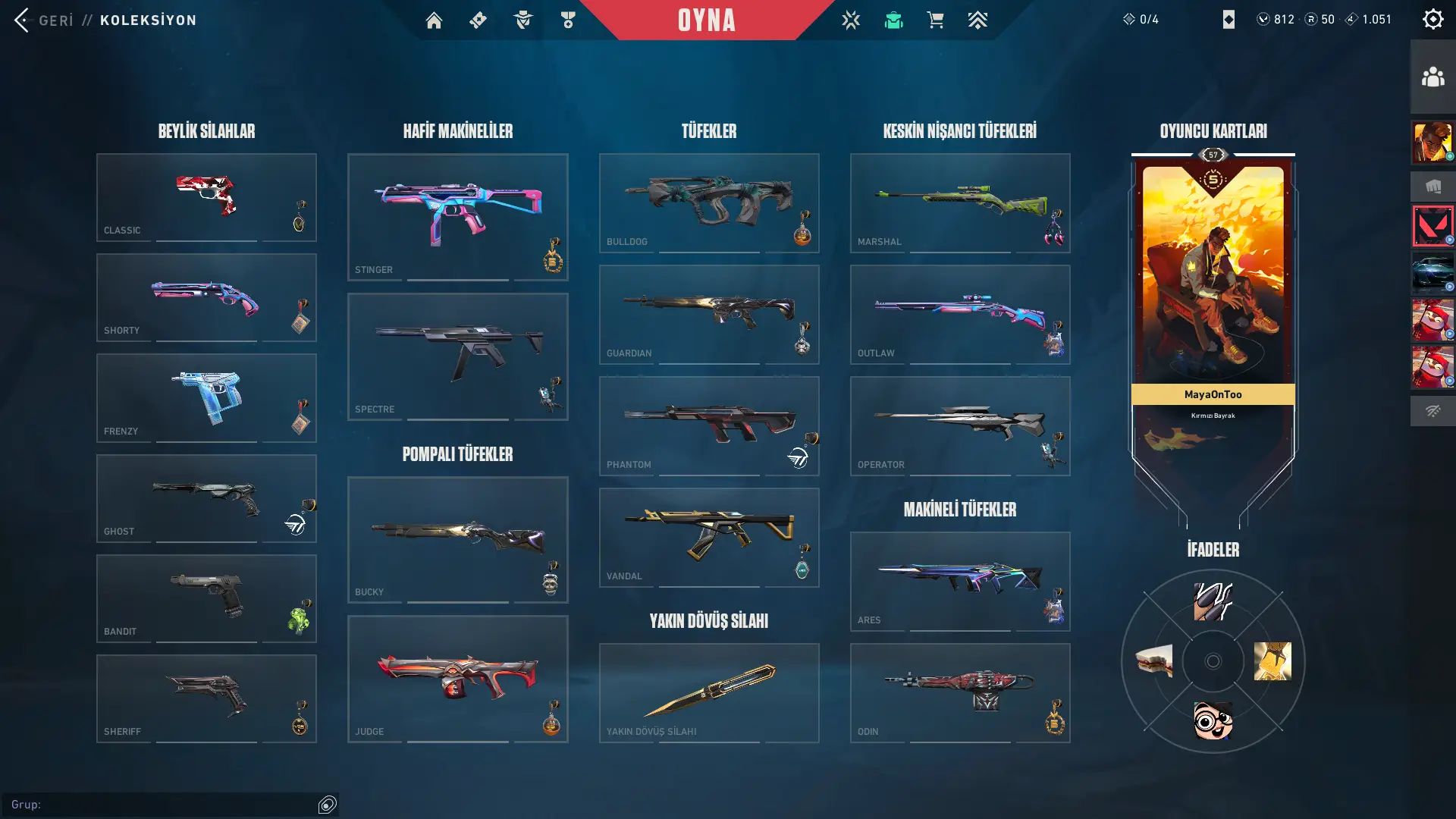The image size is (1456, 819).
Task: Open the store cart icon
Action: 935,20
